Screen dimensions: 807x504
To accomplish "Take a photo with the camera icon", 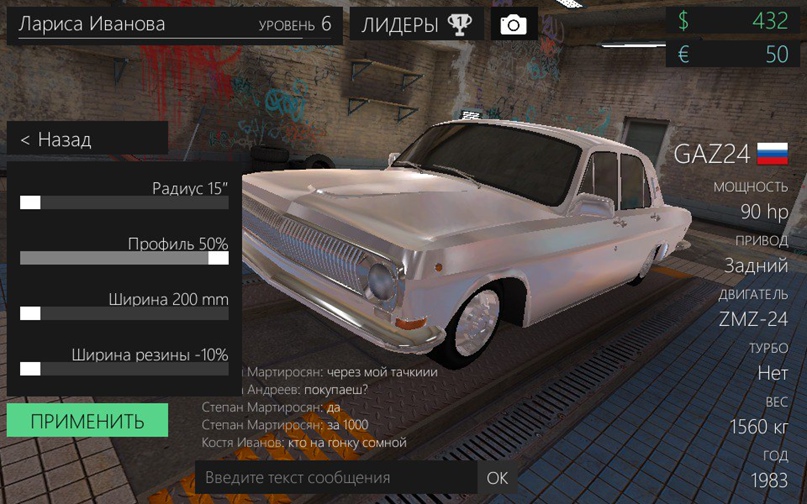I will pos(514,25).
